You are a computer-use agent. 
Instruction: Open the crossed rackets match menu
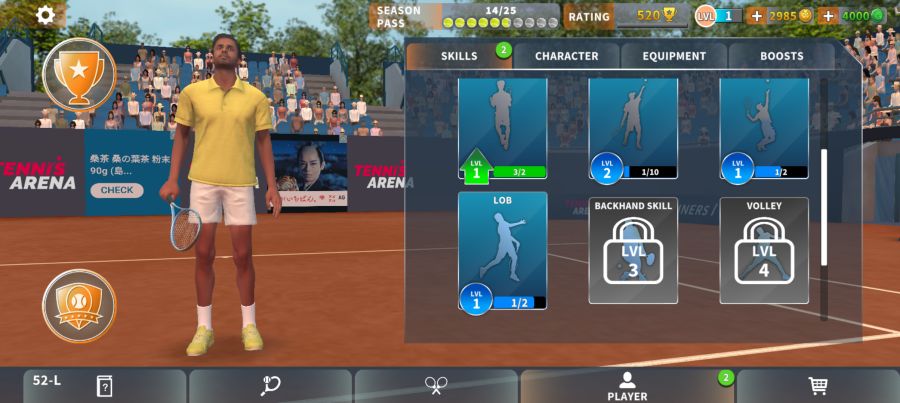tap(436, 387)
